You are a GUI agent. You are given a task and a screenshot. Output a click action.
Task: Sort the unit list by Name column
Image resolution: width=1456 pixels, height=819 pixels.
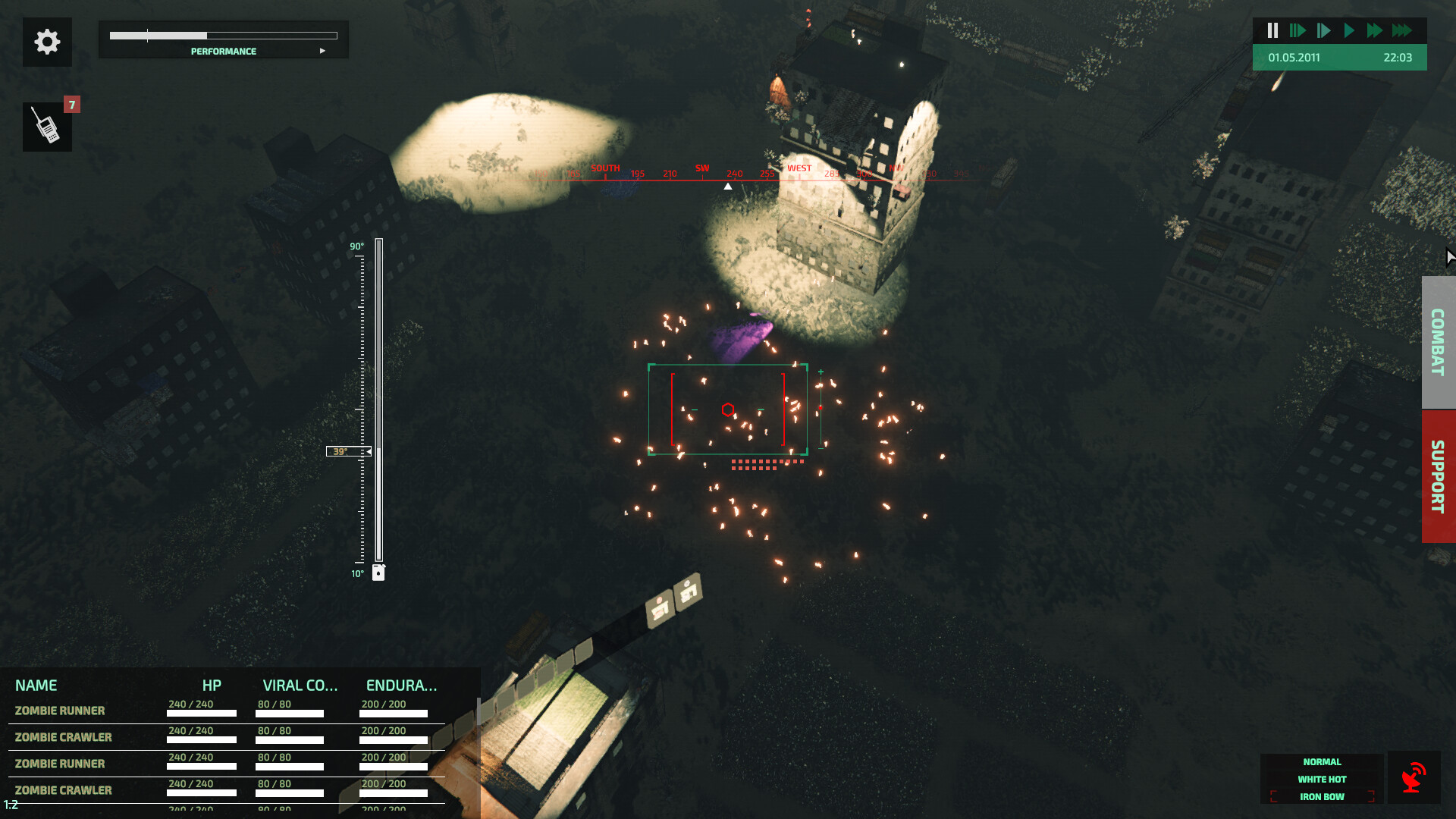tap(36, 686)
